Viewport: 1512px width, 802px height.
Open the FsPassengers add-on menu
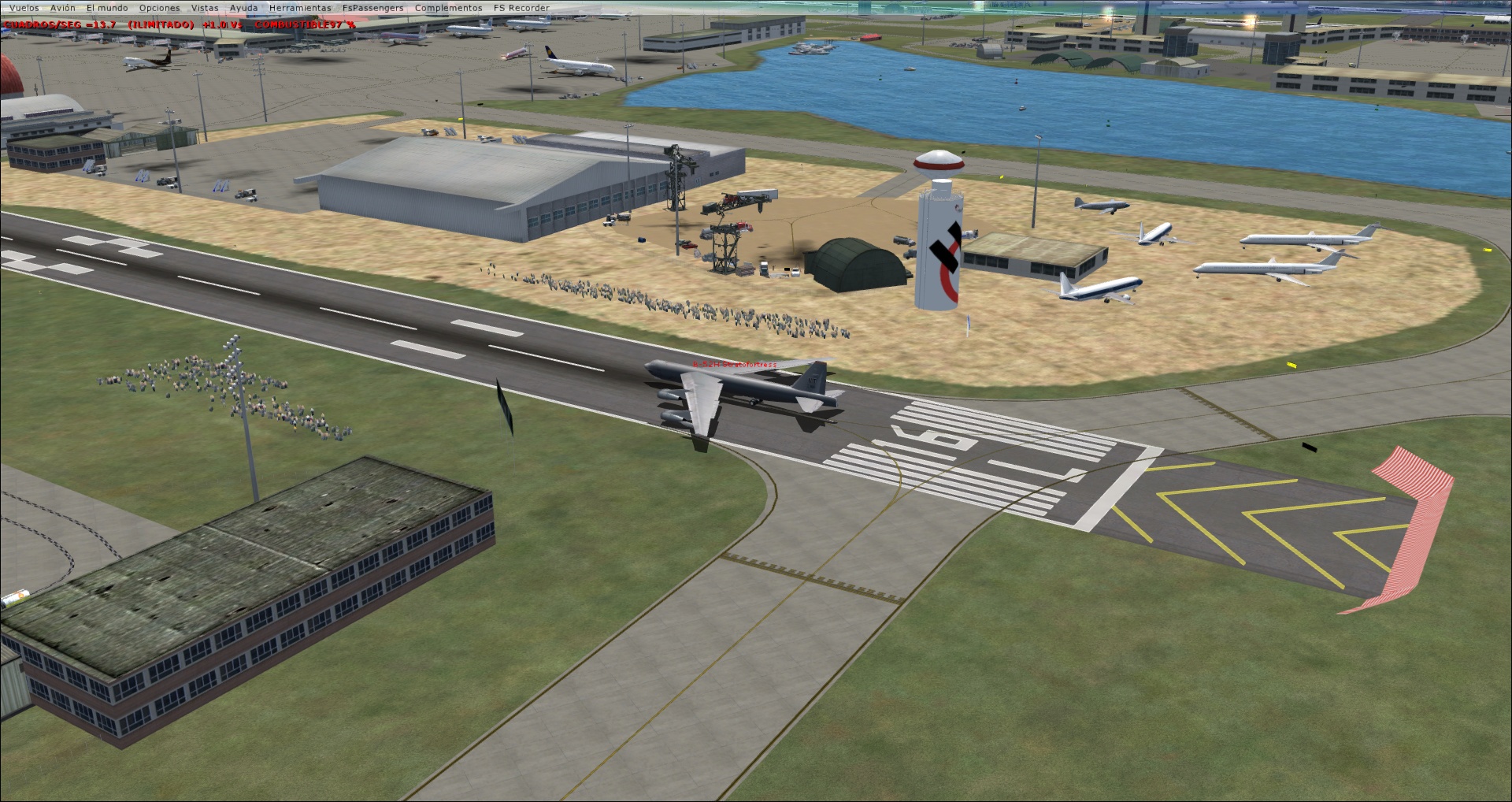click(372, 7)
